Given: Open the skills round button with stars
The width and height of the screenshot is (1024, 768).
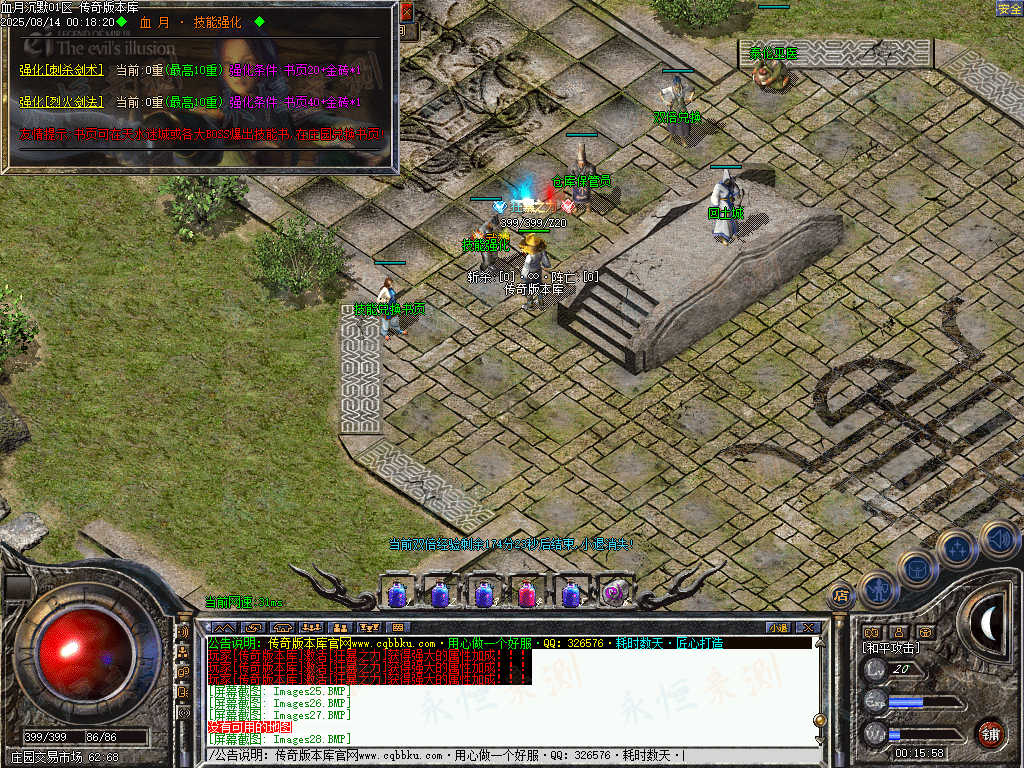Looking at the screenshot, I should pos(956,549).
